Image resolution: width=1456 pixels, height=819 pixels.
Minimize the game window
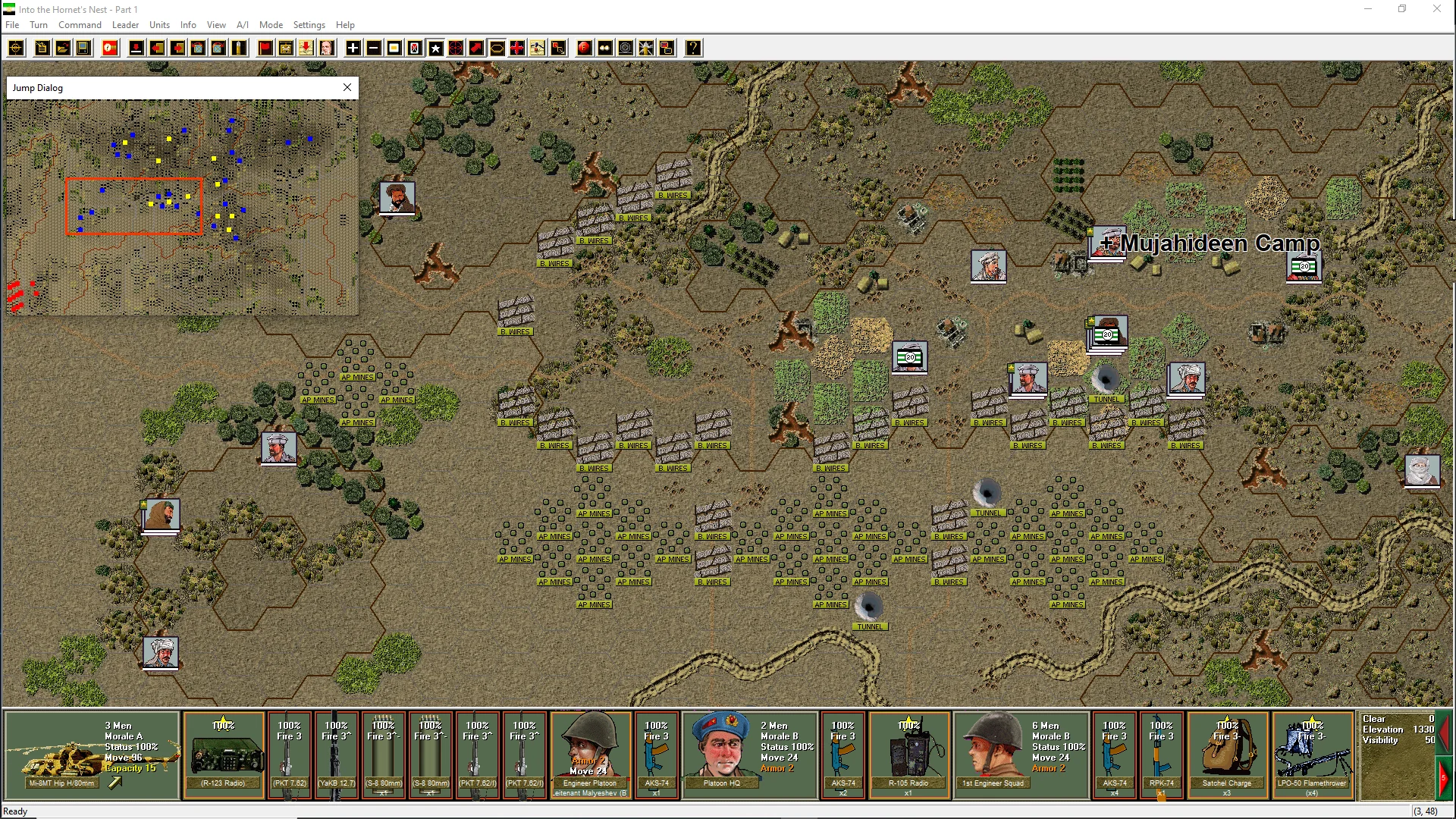tap(1368, 9)
